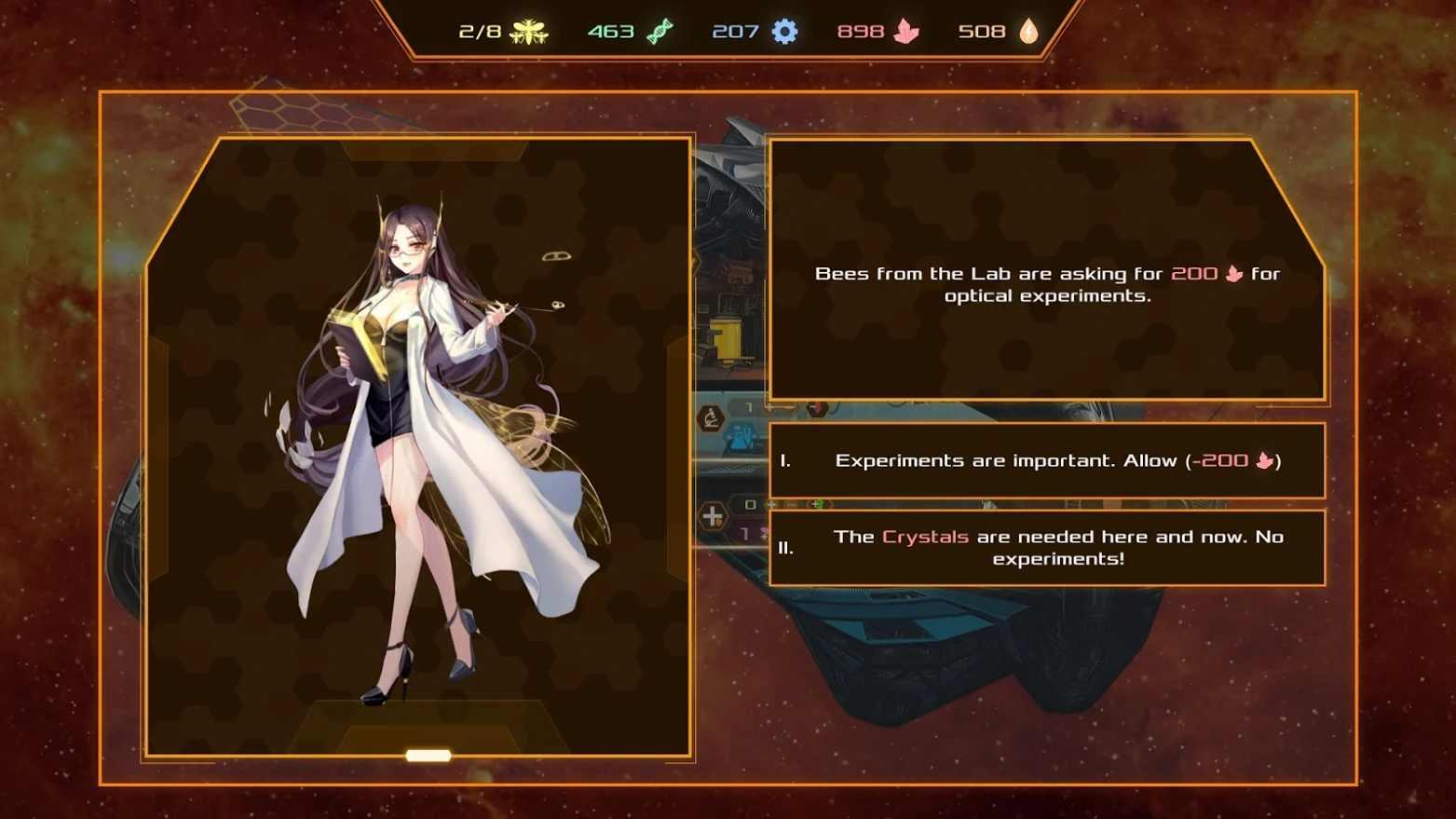The height and width of the screenshot is (819, 1456).
Task: Select the microscope hexagon icon on the ship
Action: (x=710, y=416)
